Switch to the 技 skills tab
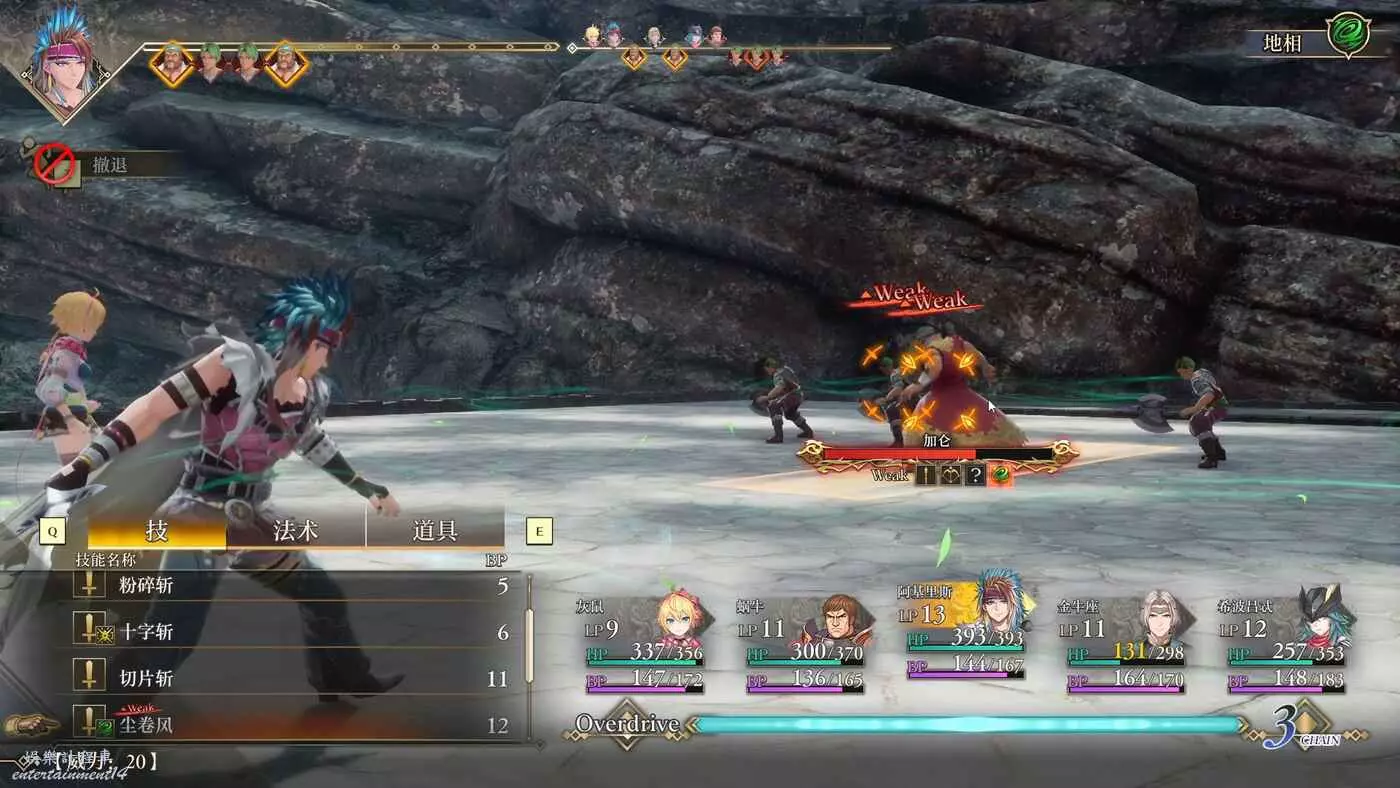1400x788 pixels. [157, 530]
